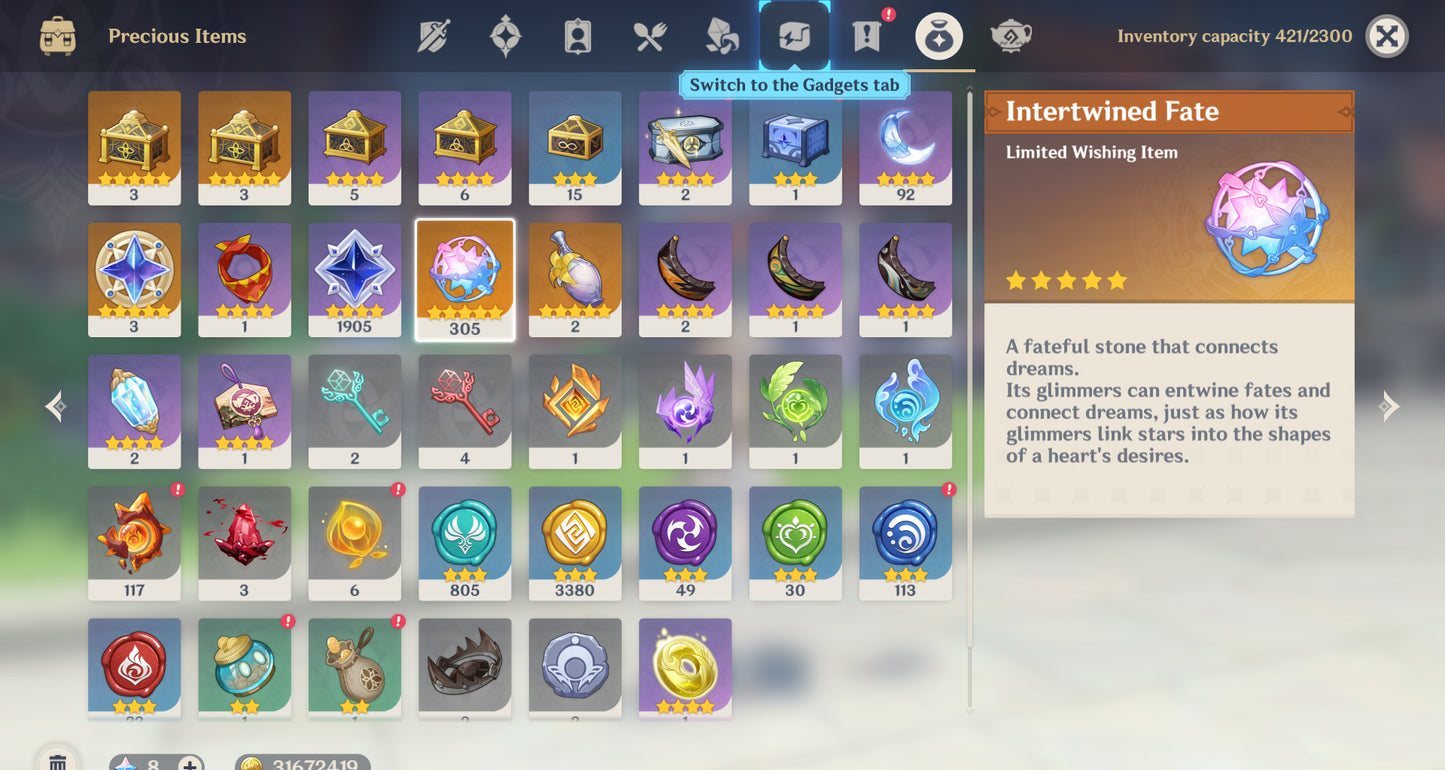1445x770 pixels.
Task: Select the Precious Items backpack icon
Action: [57, 36]
